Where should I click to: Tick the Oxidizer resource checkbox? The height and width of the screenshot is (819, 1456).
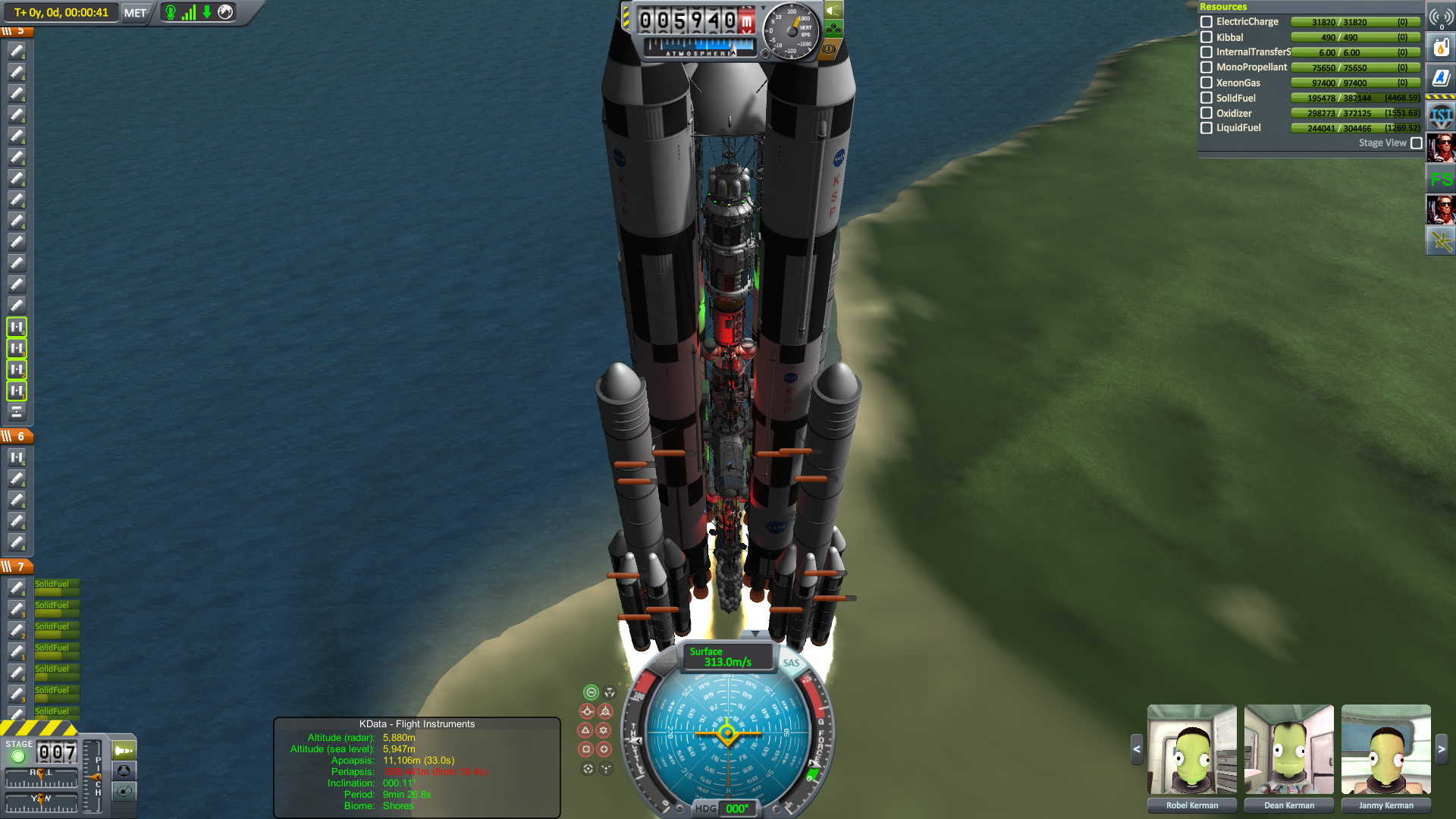pyautogui.click(x=1207, y=113)
